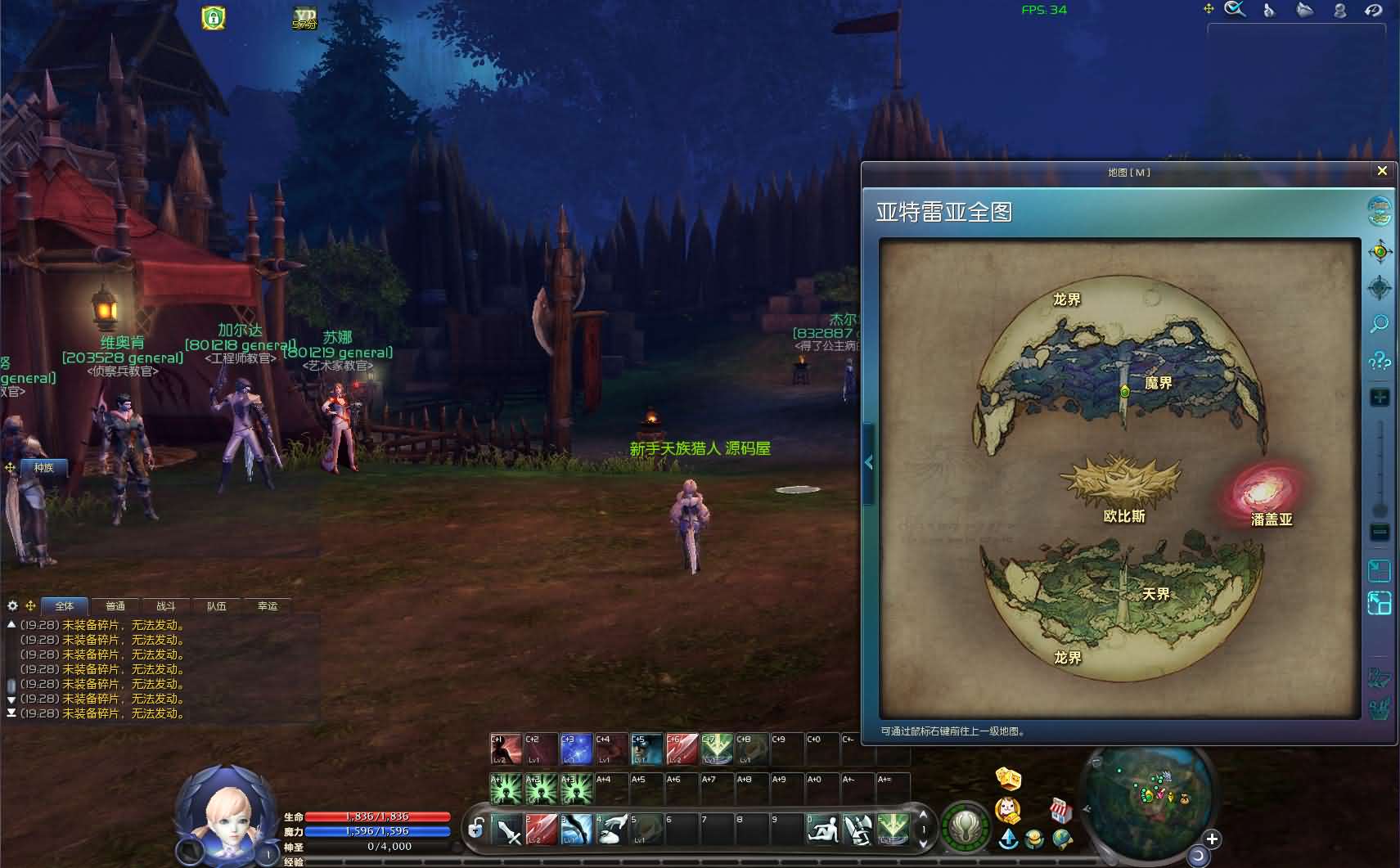Toggle the hotbar lock padlock icon

(x=475, y=829)
